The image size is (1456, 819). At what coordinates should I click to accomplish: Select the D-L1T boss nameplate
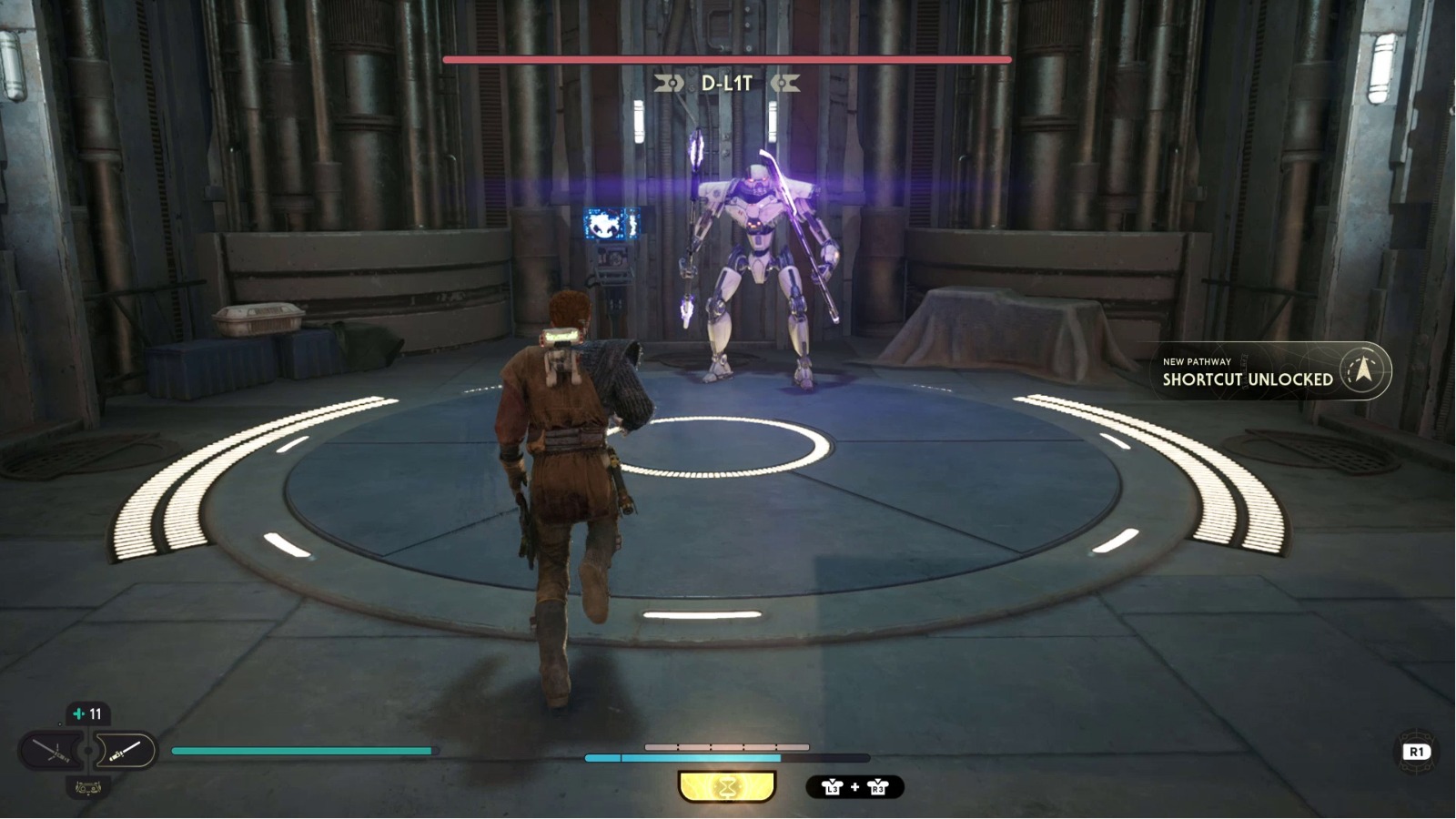728,83
